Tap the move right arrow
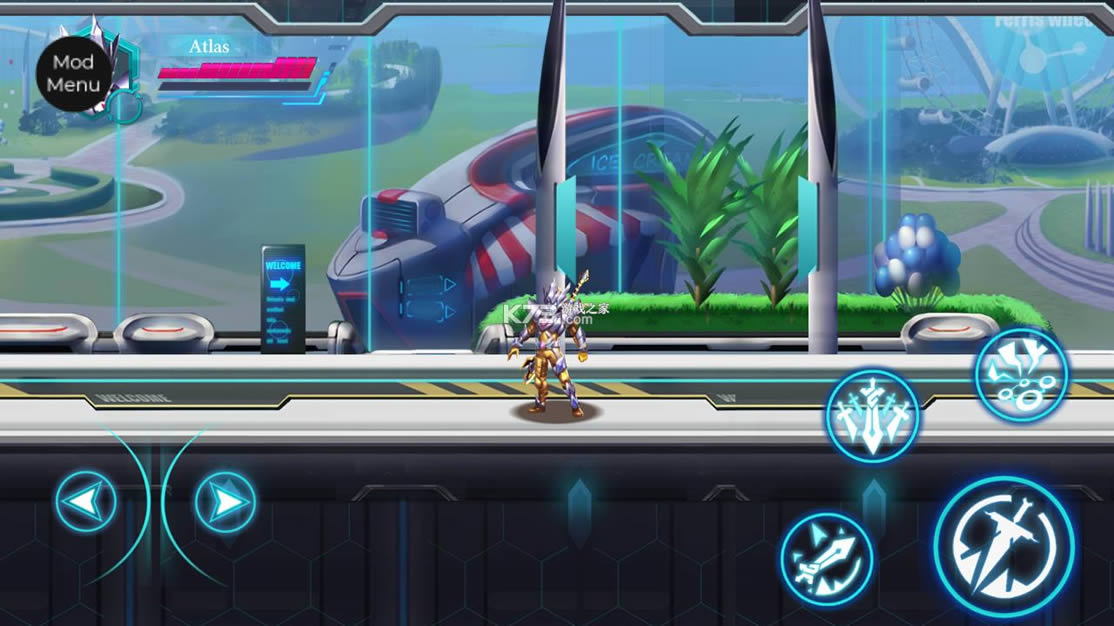This screenshot has height=626, width=1114. point(225,501)
